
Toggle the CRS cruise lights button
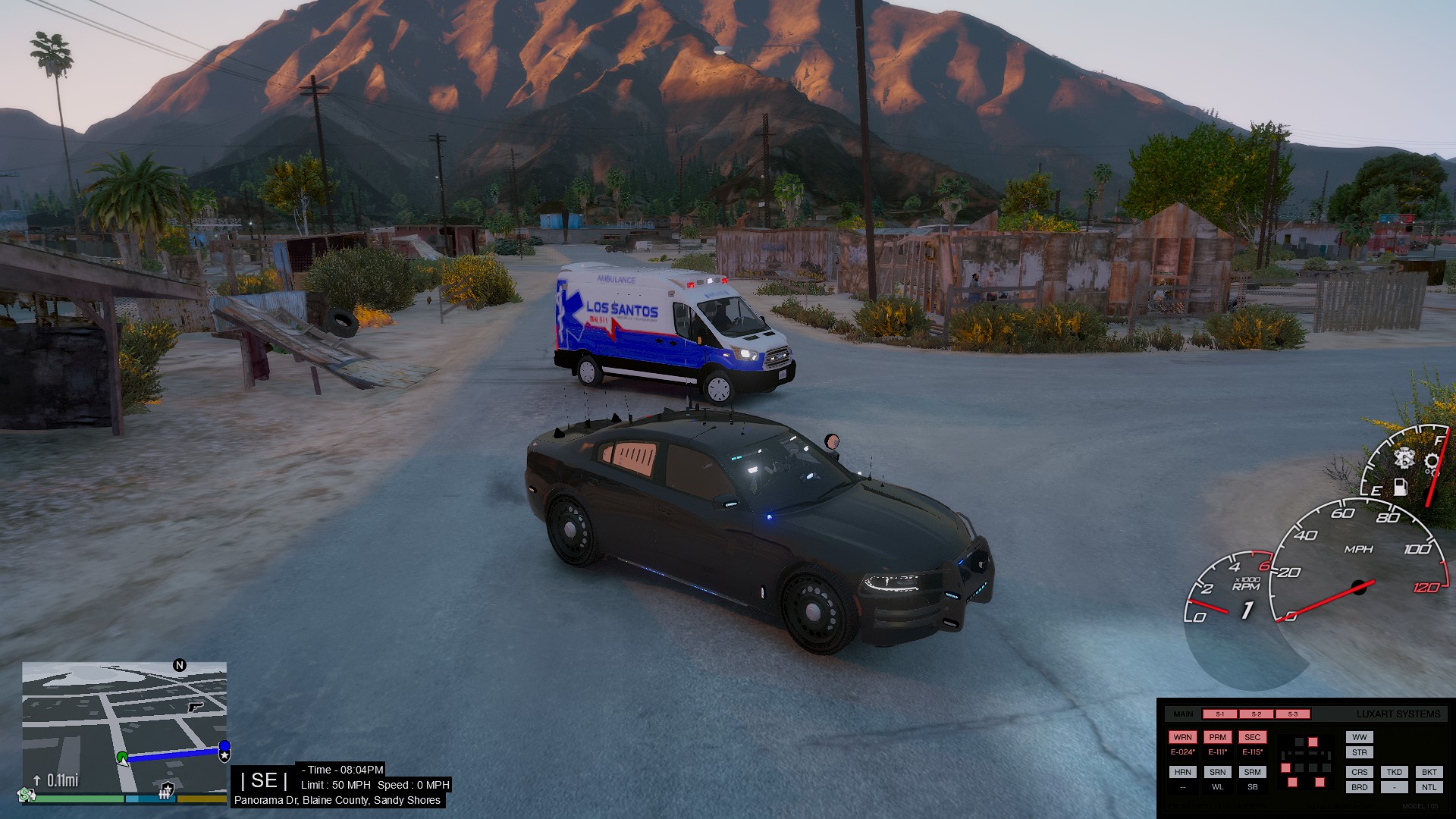click(1359, 772)
